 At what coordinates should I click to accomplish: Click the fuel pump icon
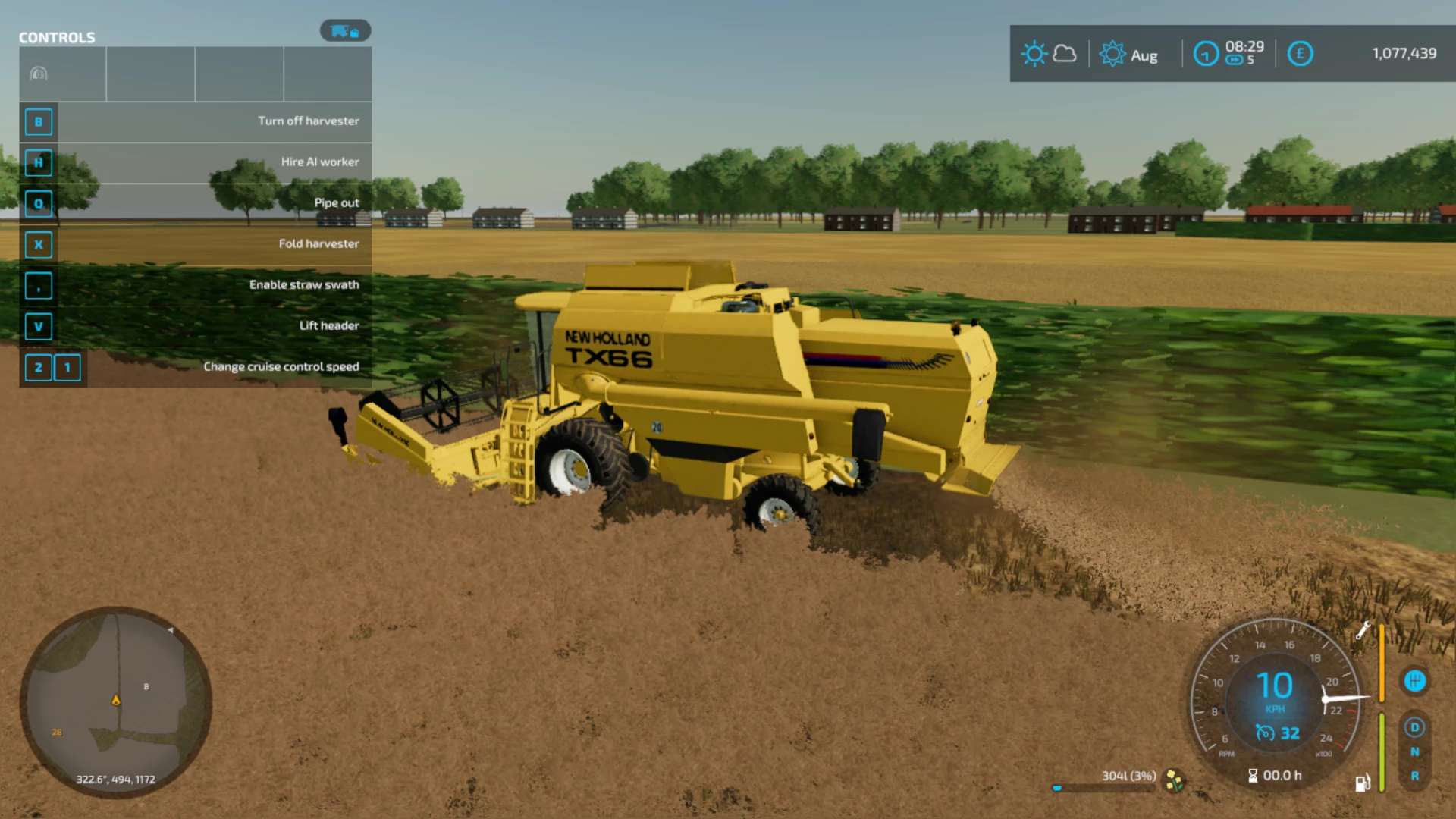1362,783
